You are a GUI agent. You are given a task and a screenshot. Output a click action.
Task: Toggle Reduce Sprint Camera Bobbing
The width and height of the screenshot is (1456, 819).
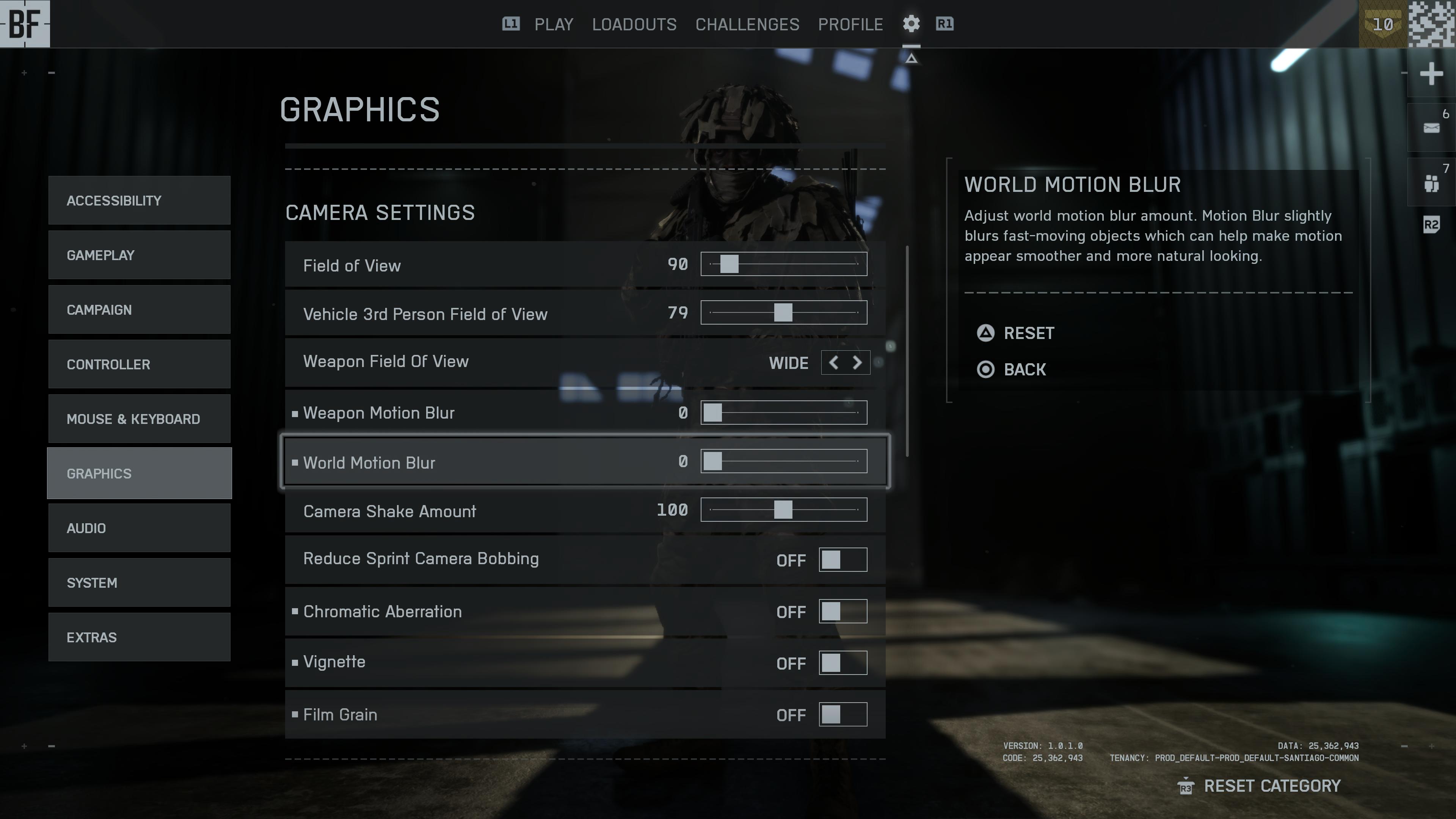842,560
